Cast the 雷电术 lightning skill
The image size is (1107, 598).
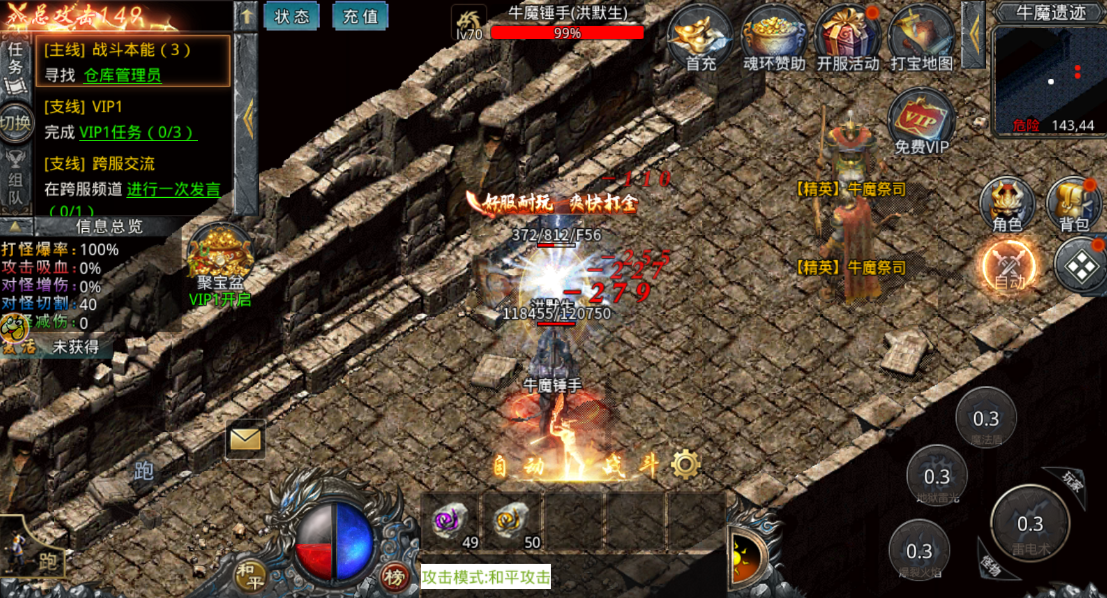tap(1029, 524)
